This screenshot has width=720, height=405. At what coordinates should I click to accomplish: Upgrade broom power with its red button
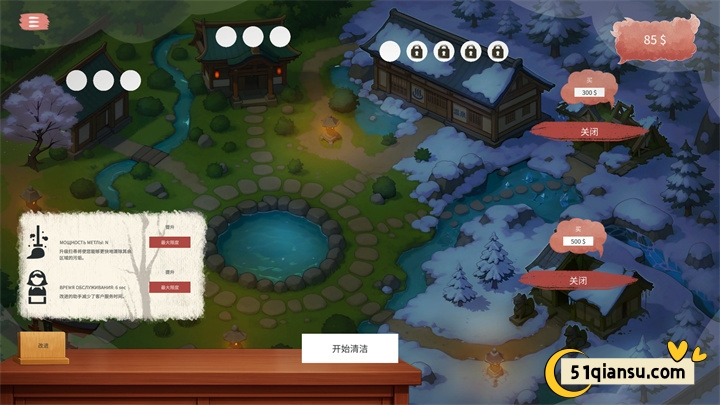pos(169,242)
